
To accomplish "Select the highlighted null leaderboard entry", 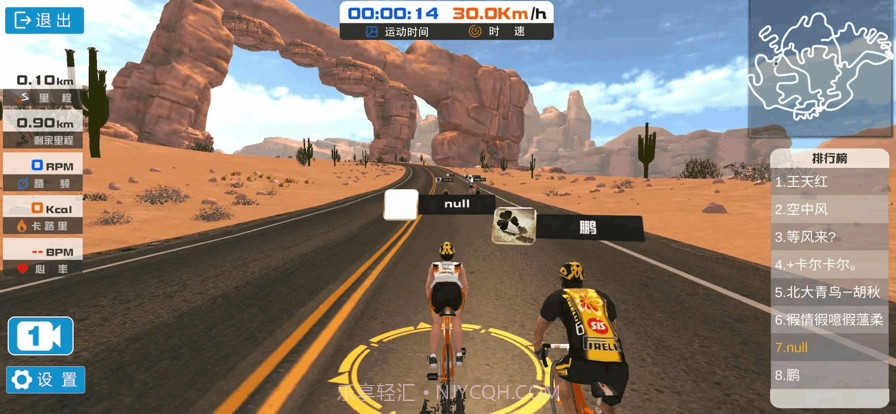I will tap(829, 348).
